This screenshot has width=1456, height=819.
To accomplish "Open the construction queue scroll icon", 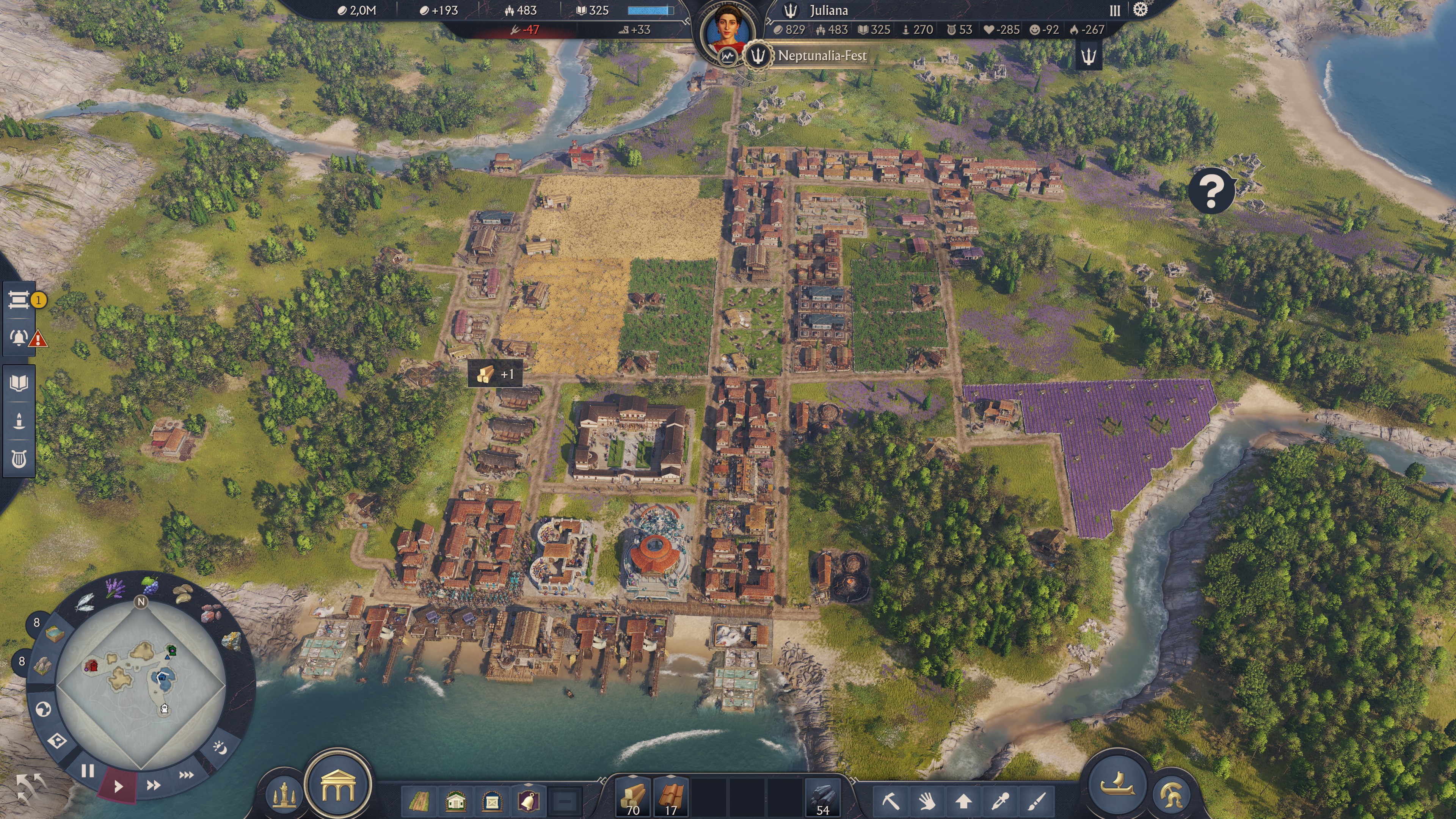I will pos(20,300).
